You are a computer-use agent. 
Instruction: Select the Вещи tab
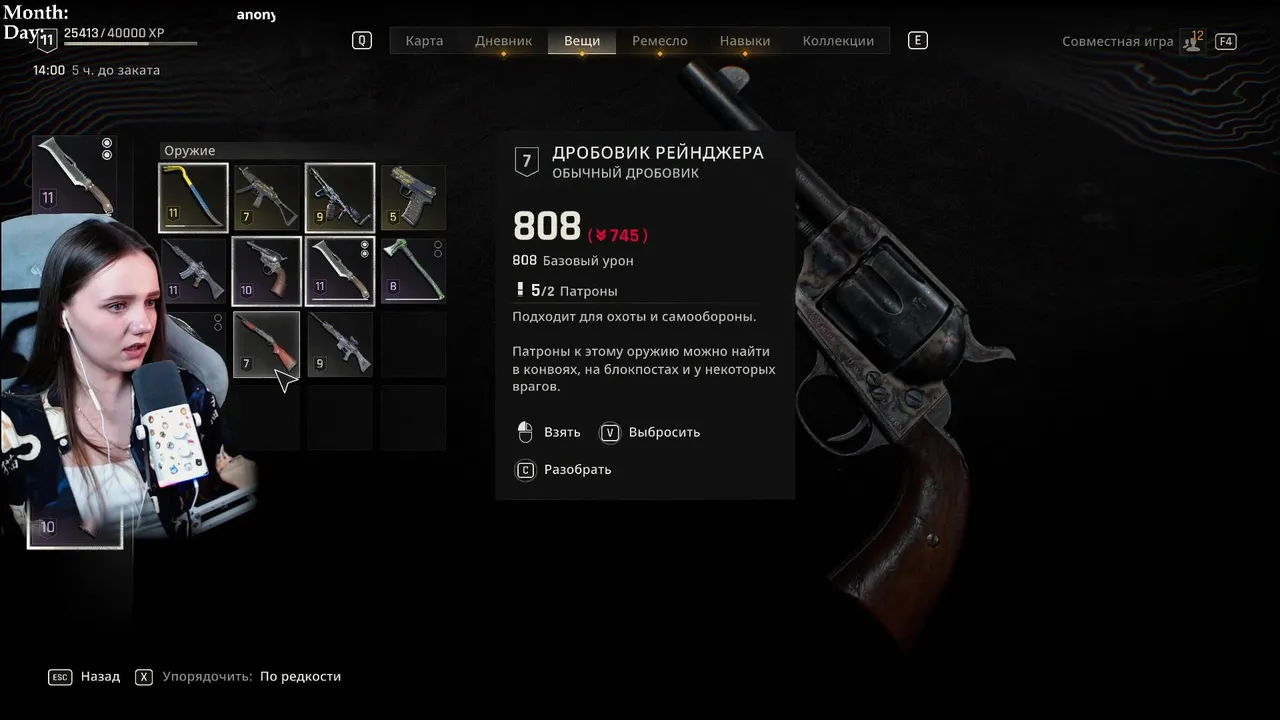[582, 41]
